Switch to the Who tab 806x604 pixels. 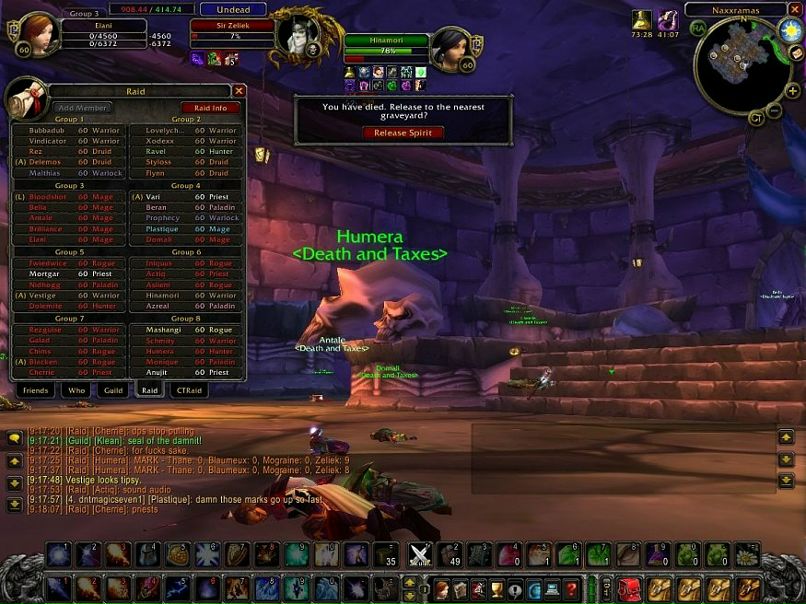click(76, 390)
